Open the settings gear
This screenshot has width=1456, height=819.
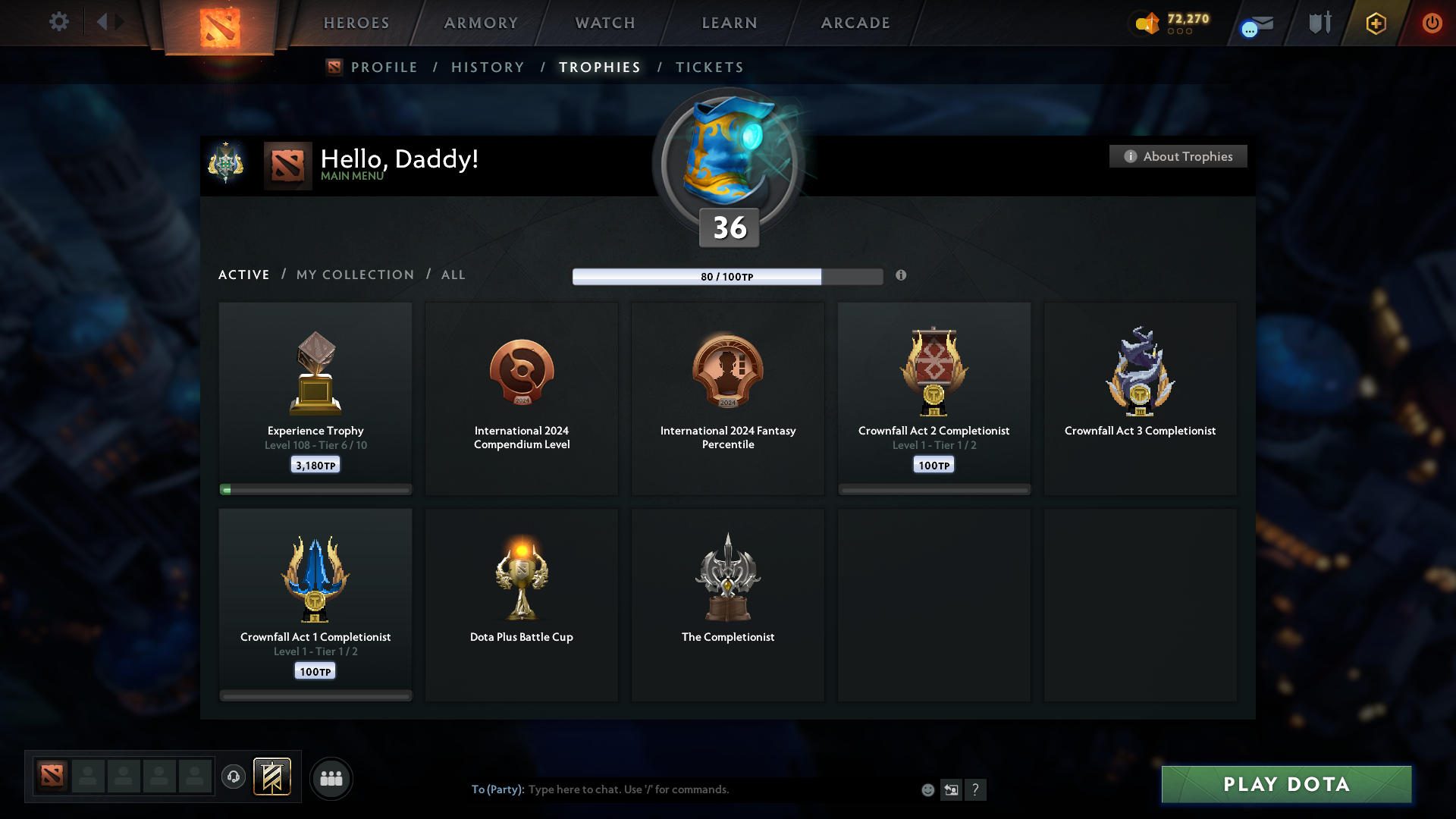click(x=59, y=22)
